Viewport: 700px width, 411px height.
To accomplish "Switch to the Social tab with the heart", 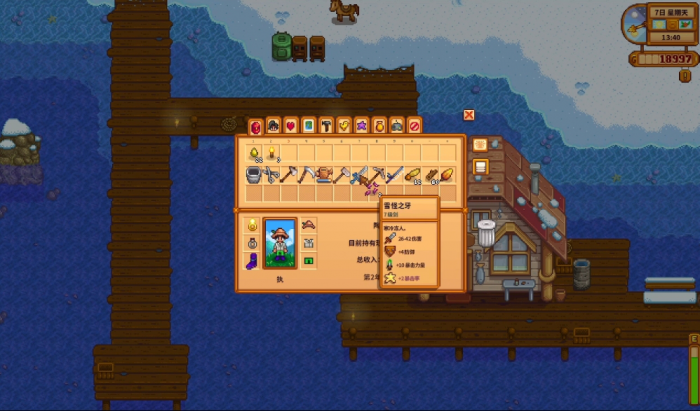I will [x=290, y=126].
